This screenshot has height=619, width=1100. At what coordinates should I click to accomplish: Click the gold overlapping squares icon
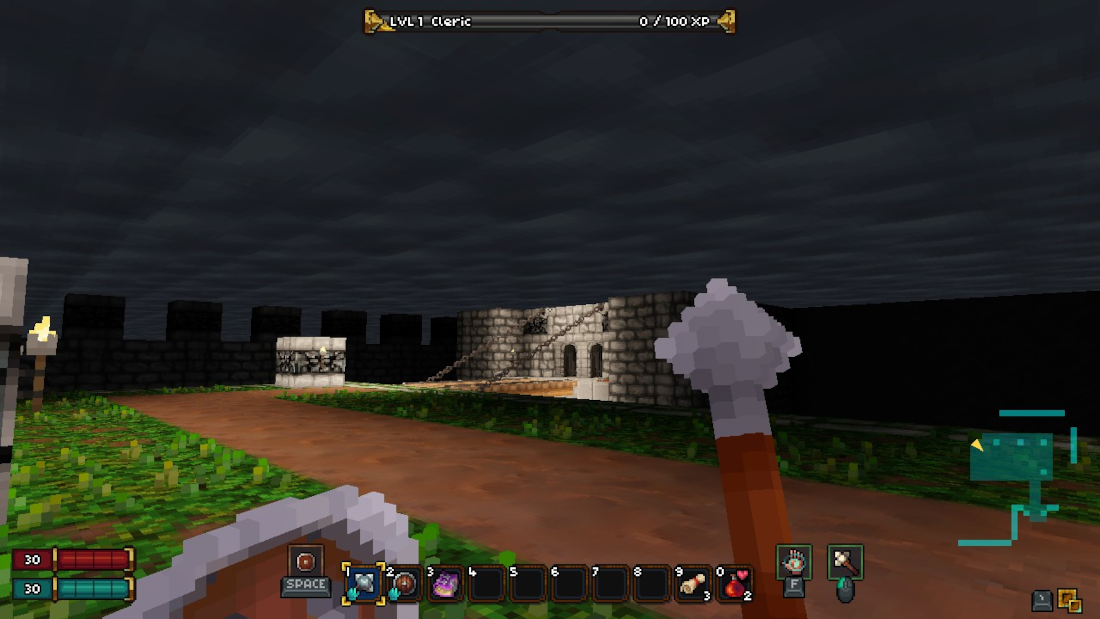click(1070, 600)
